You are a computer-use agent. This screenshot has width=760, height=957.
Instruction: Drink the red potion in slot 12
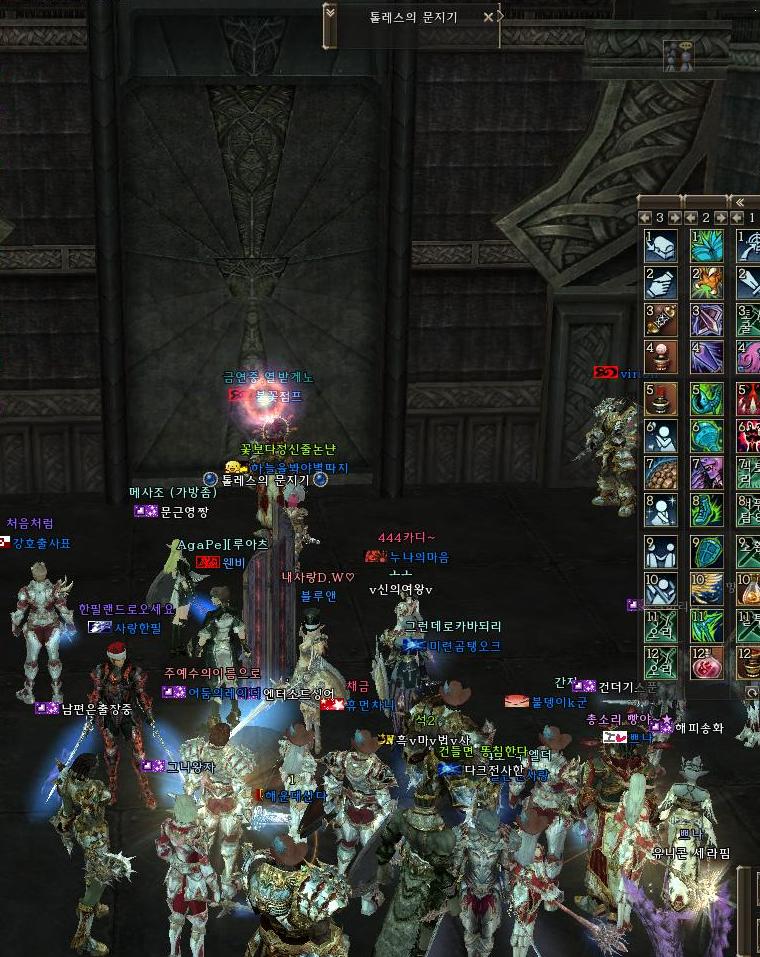click(708, 663)
